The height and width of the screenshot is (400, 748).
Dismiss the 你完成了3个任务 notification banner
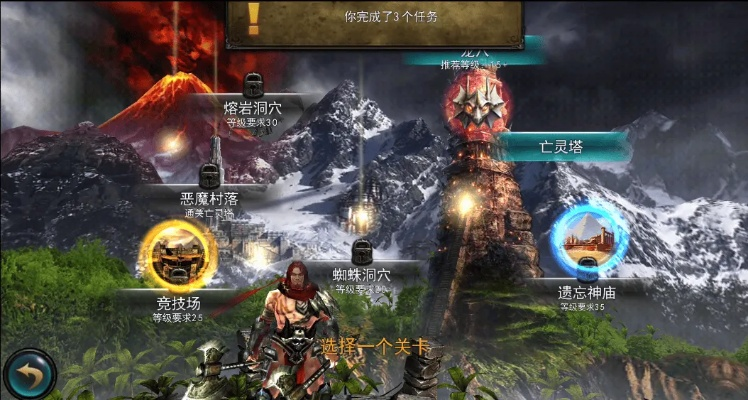[x=376, y=20]
